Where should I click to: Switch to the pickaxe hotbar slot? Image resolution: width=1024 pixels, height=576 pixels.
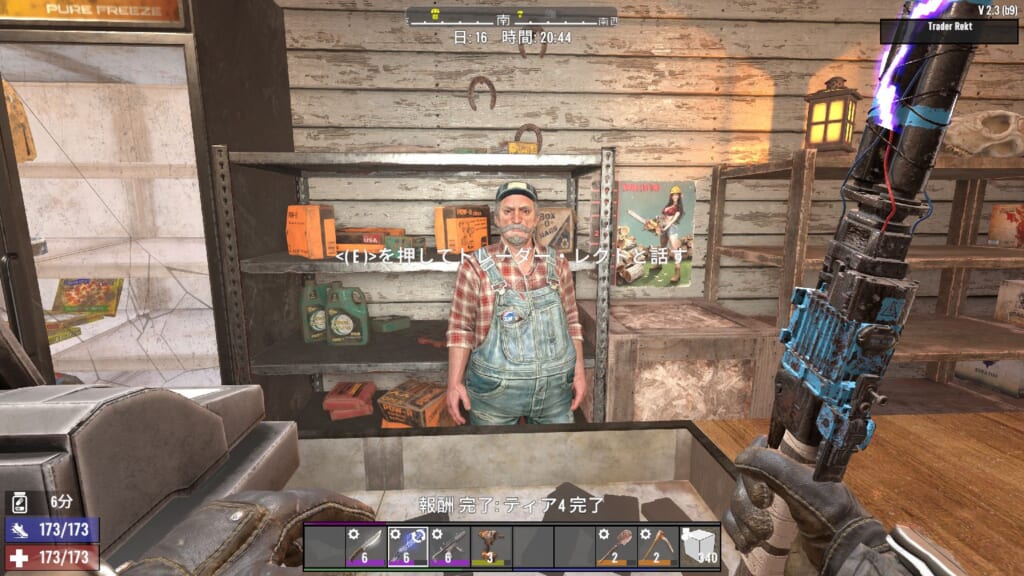click(657, 546)
